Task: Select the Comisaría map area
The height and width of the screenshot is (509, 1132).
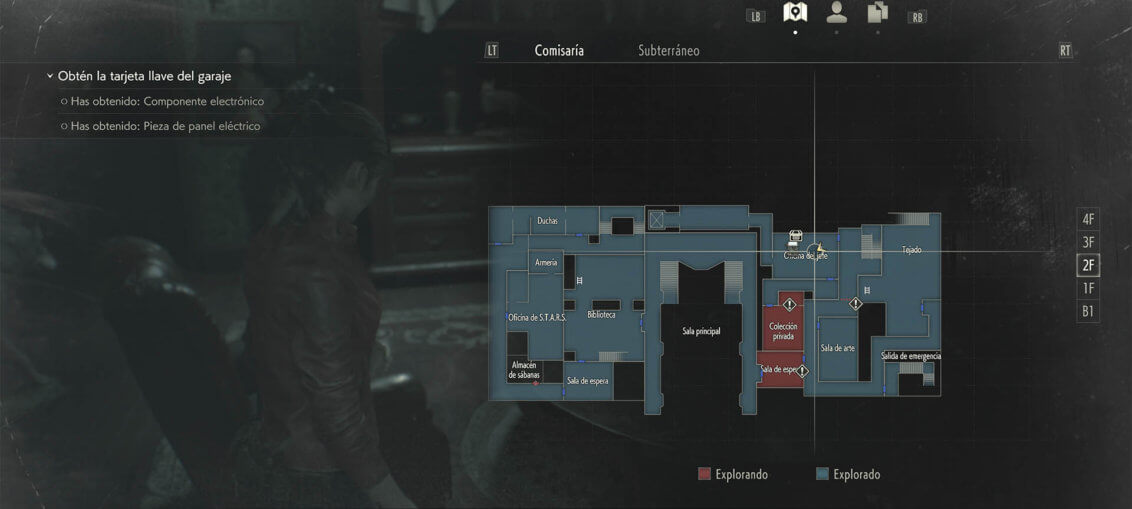Action: [559, 50]
